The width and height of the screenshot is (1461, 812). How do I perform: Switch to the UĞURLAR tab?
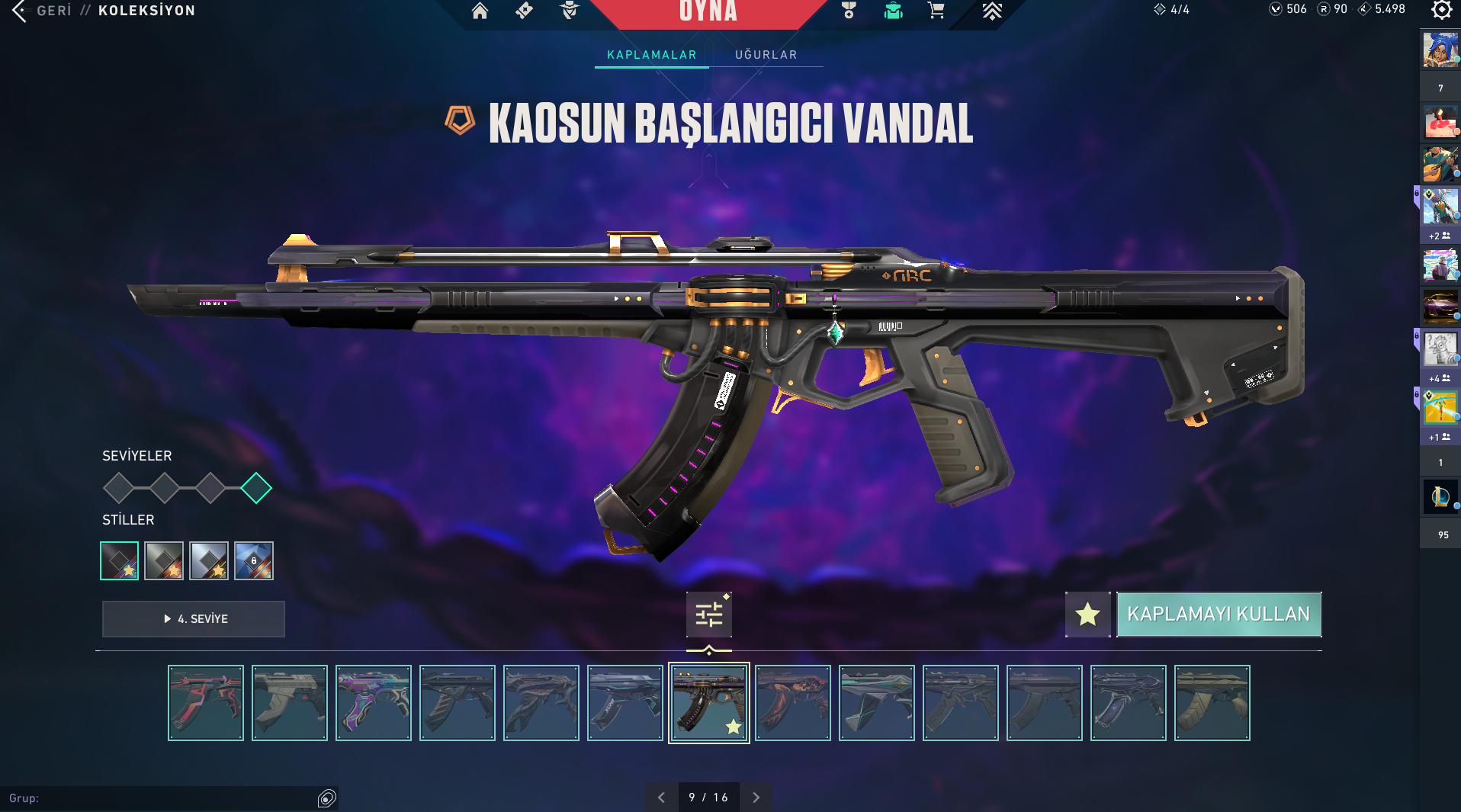coord(766,55)
